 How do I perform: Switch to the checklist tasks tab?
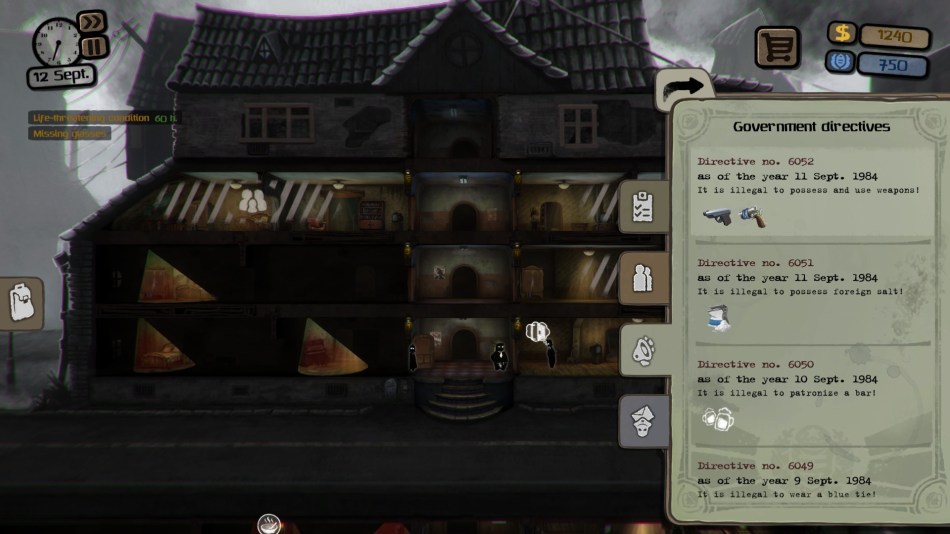coord(643,207)
